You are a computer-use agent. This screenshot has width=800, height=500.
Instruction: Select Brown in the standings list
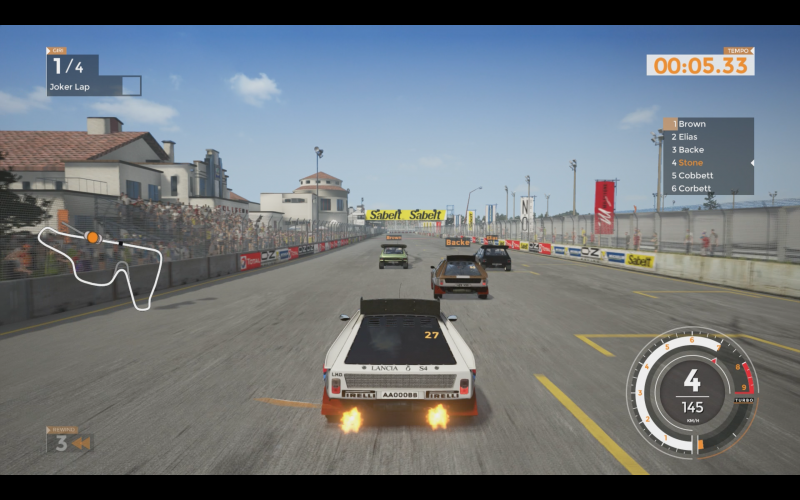[692, 124]
